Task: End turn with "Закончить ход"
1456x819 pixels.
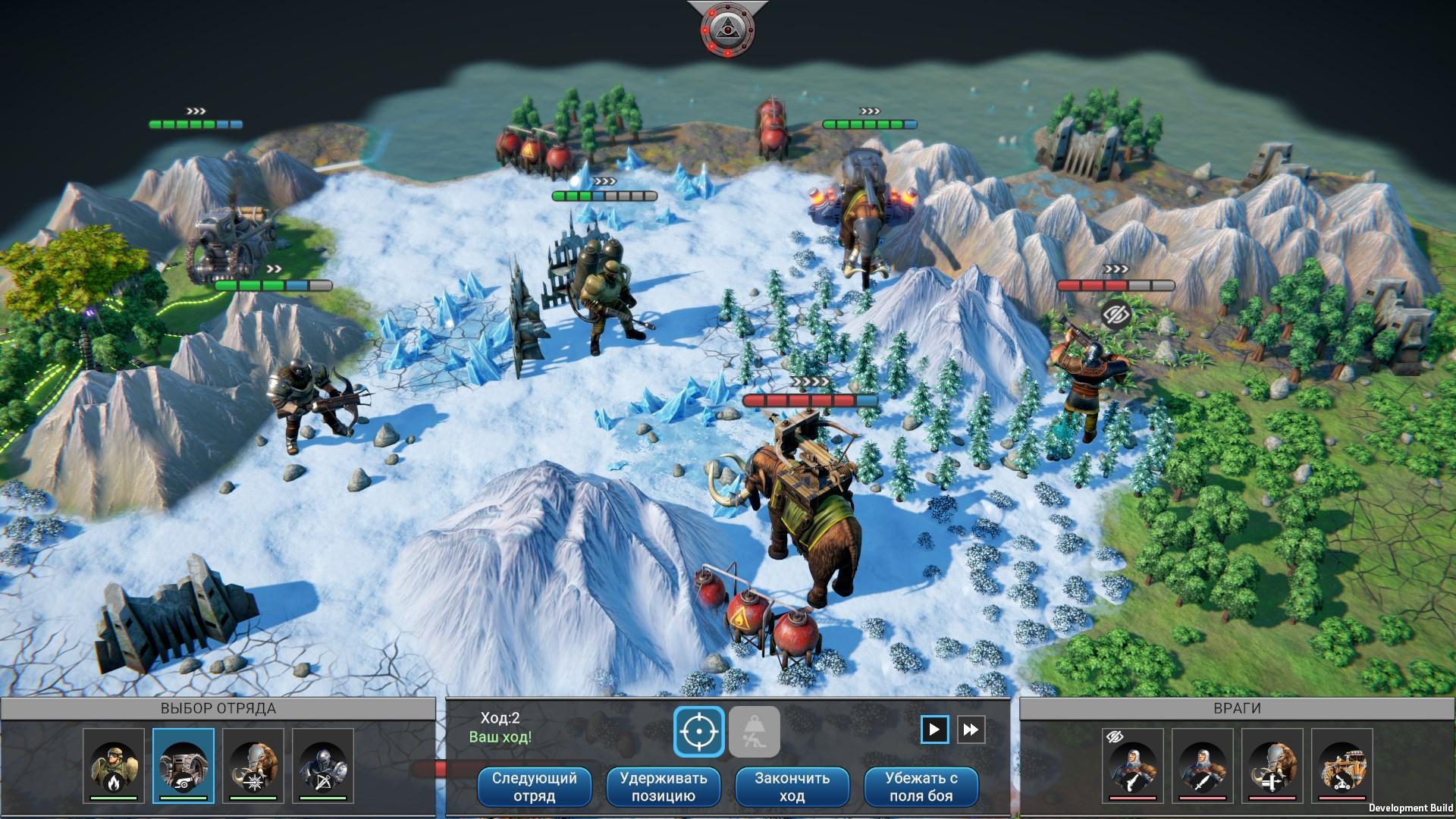Action: tap(792, 787)
